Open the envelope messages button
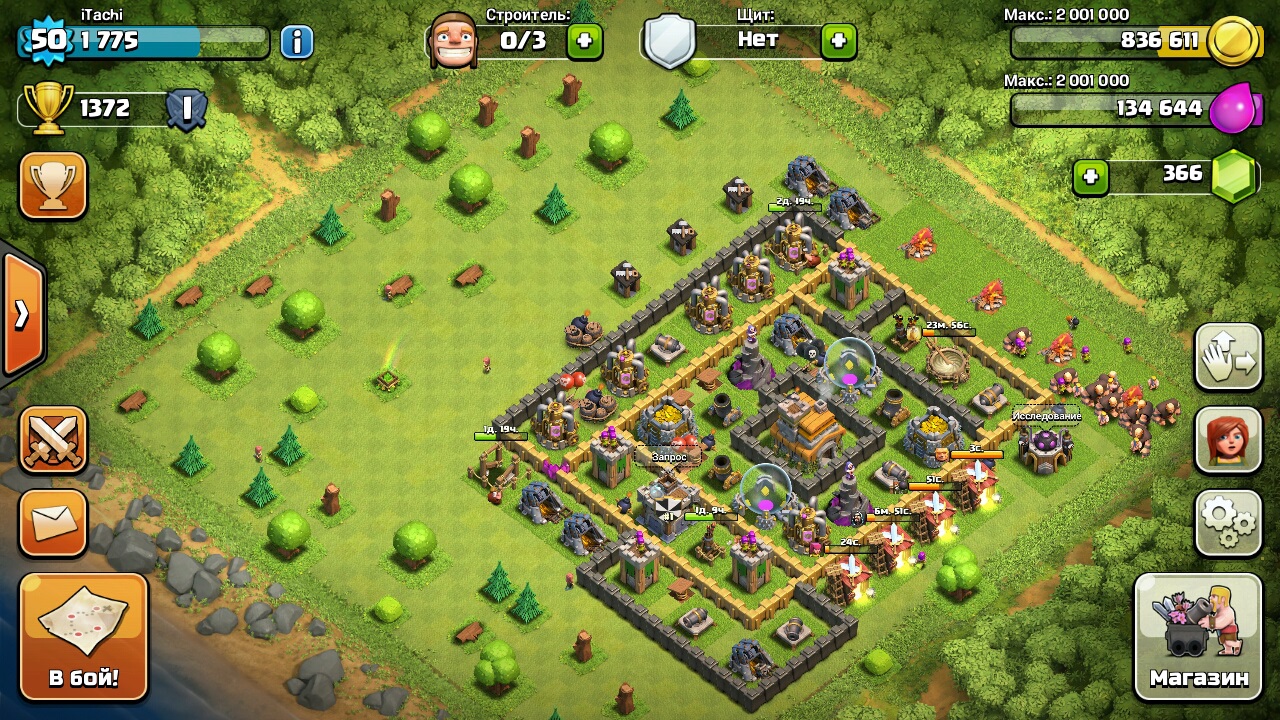This screenshot has height=720, width=1280. click(x=53, y=522)
